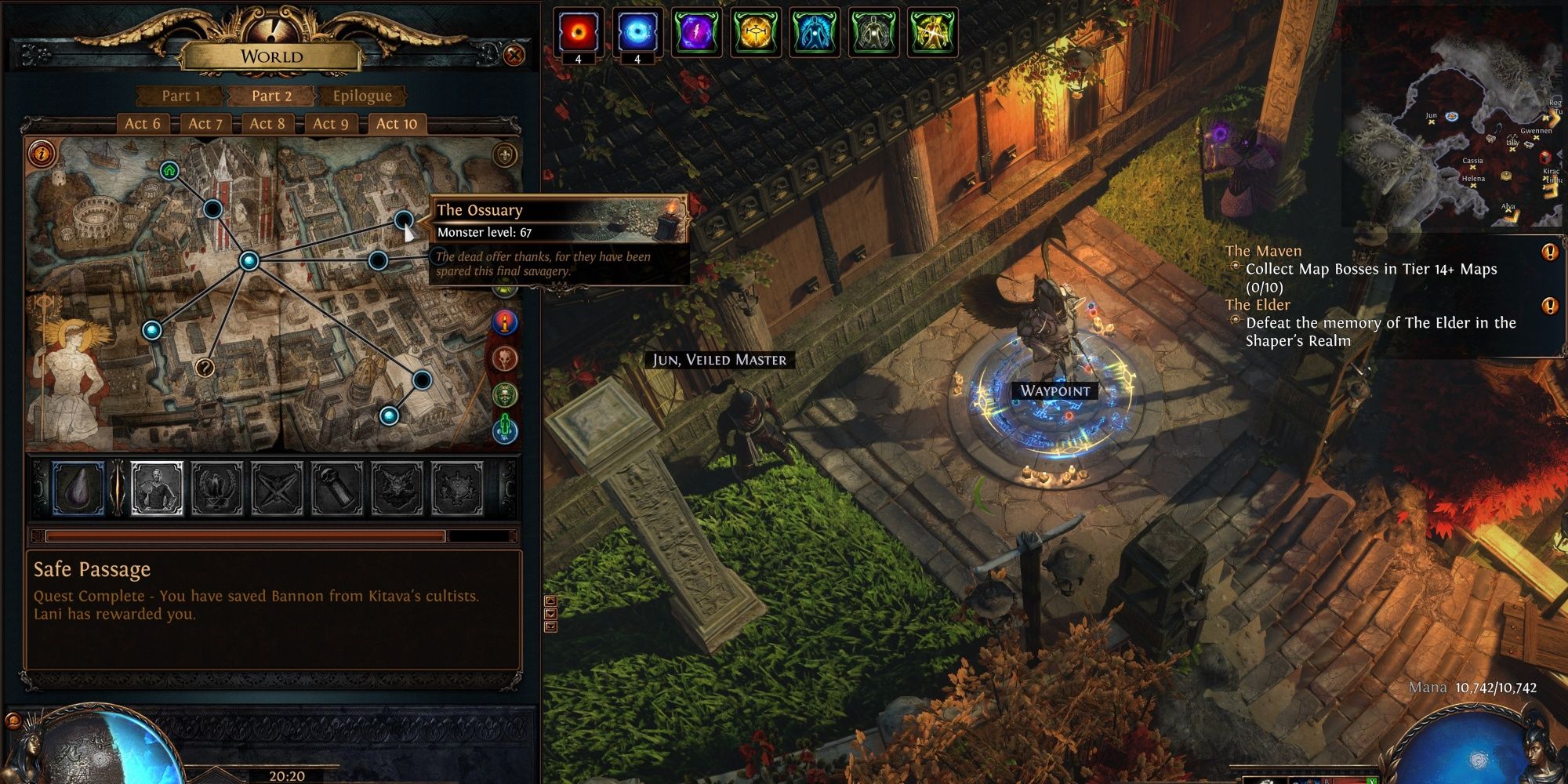Select the man portrait quest icon
Viewport: 1568px width, 784px height.
pos(157,488)
